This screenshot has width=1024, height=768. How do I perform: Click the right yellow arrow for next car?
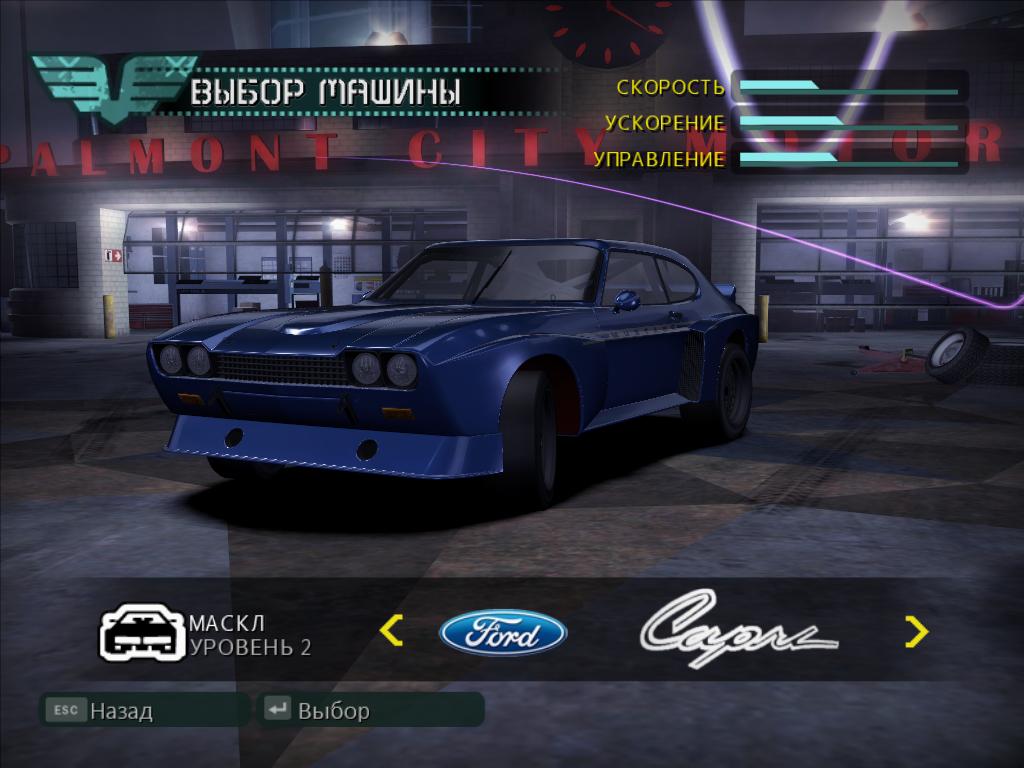click(916, 631)
